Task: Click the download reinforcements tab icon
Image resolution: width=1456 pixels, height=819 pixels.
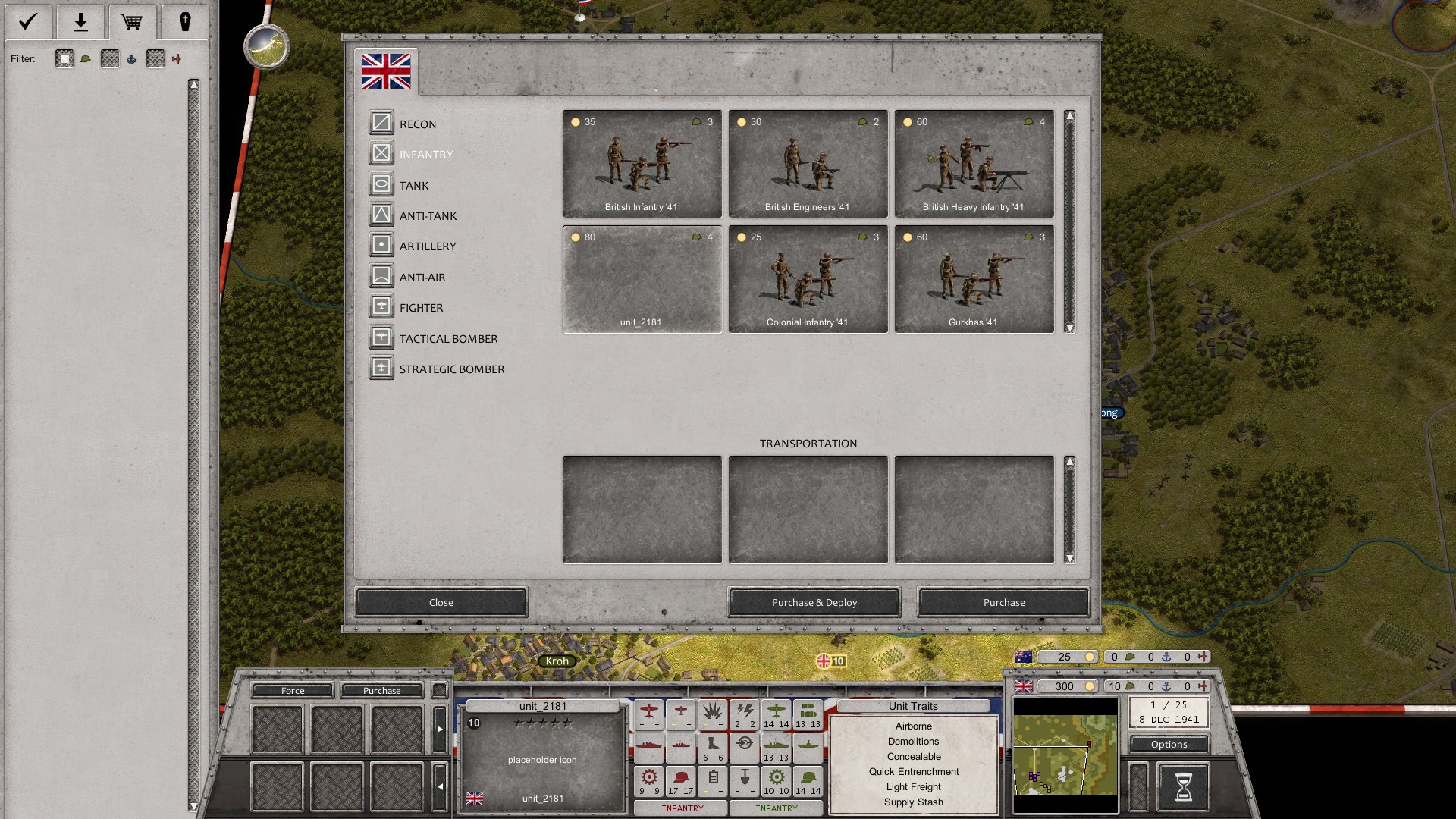Action: (80, 21)
